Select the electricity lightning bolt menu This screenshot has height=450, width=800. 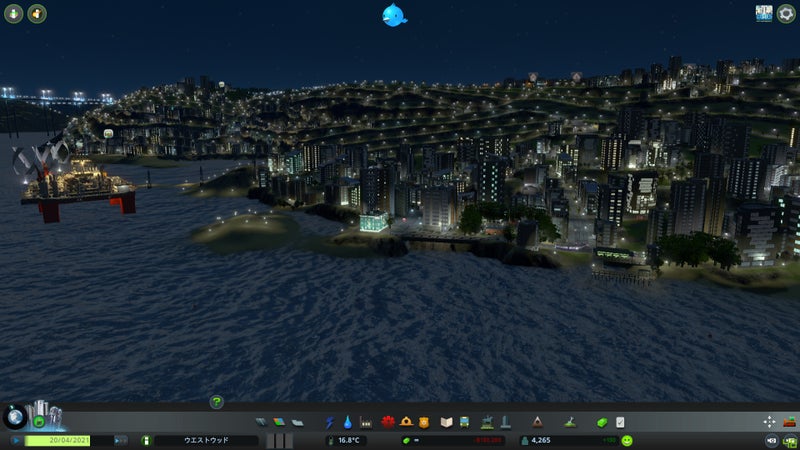[x=331, y=422]
